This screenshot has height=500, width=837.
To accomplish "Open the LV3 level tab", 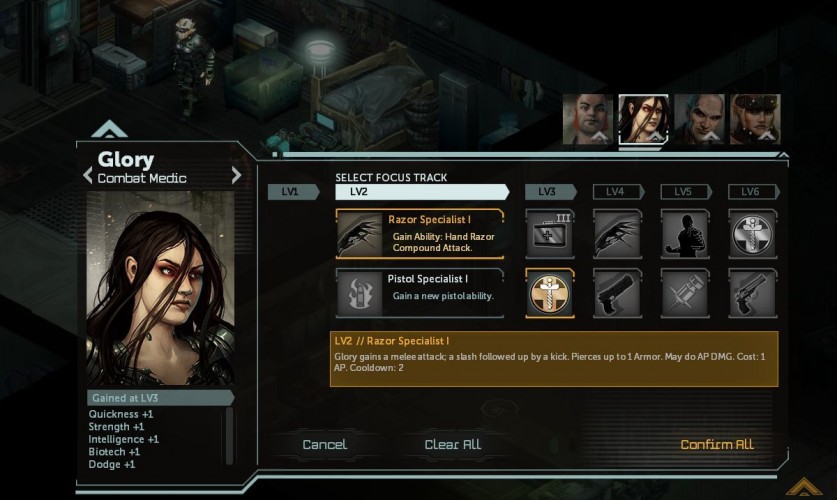I will [x=548, y=192].
